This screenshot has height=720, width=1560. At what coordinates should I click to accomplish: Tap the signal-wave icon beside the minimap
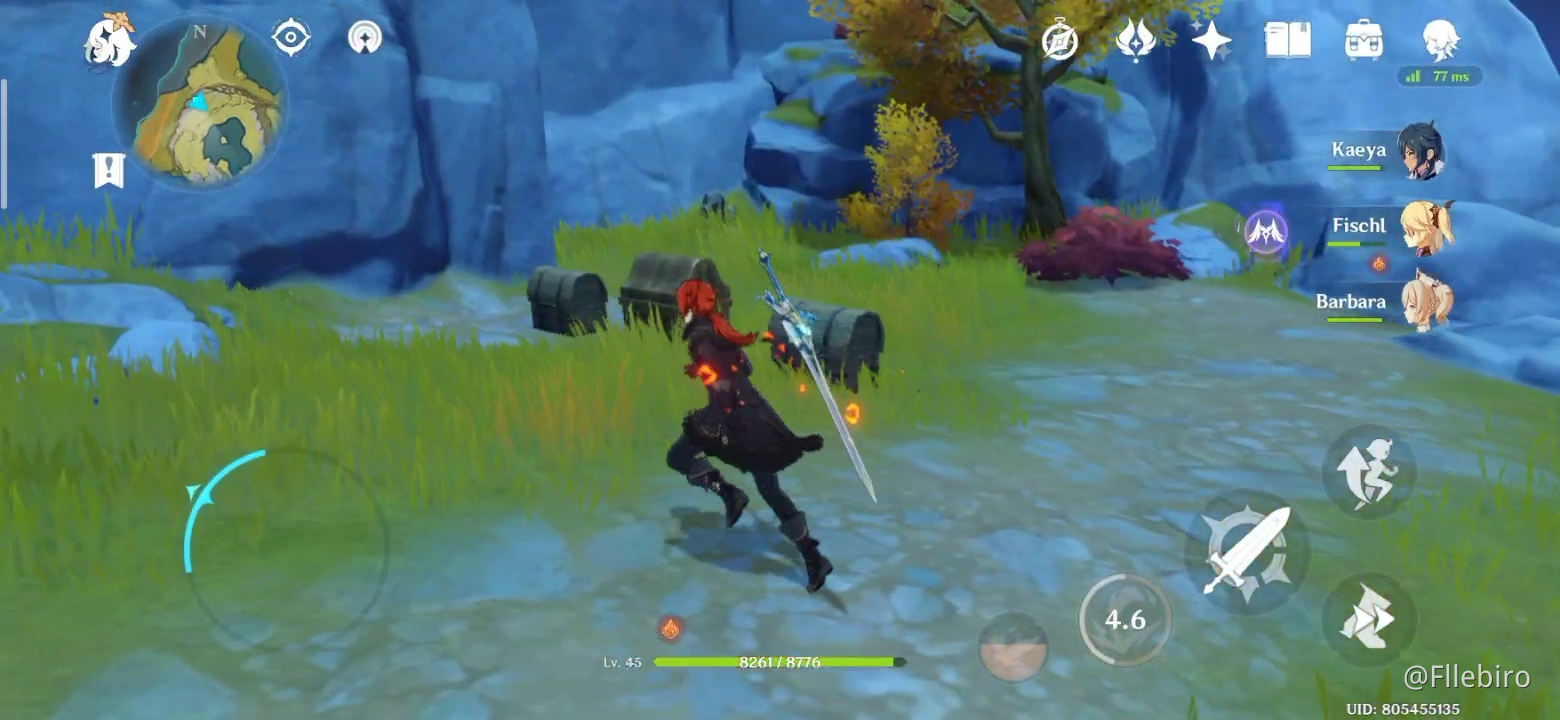(365, 38)
